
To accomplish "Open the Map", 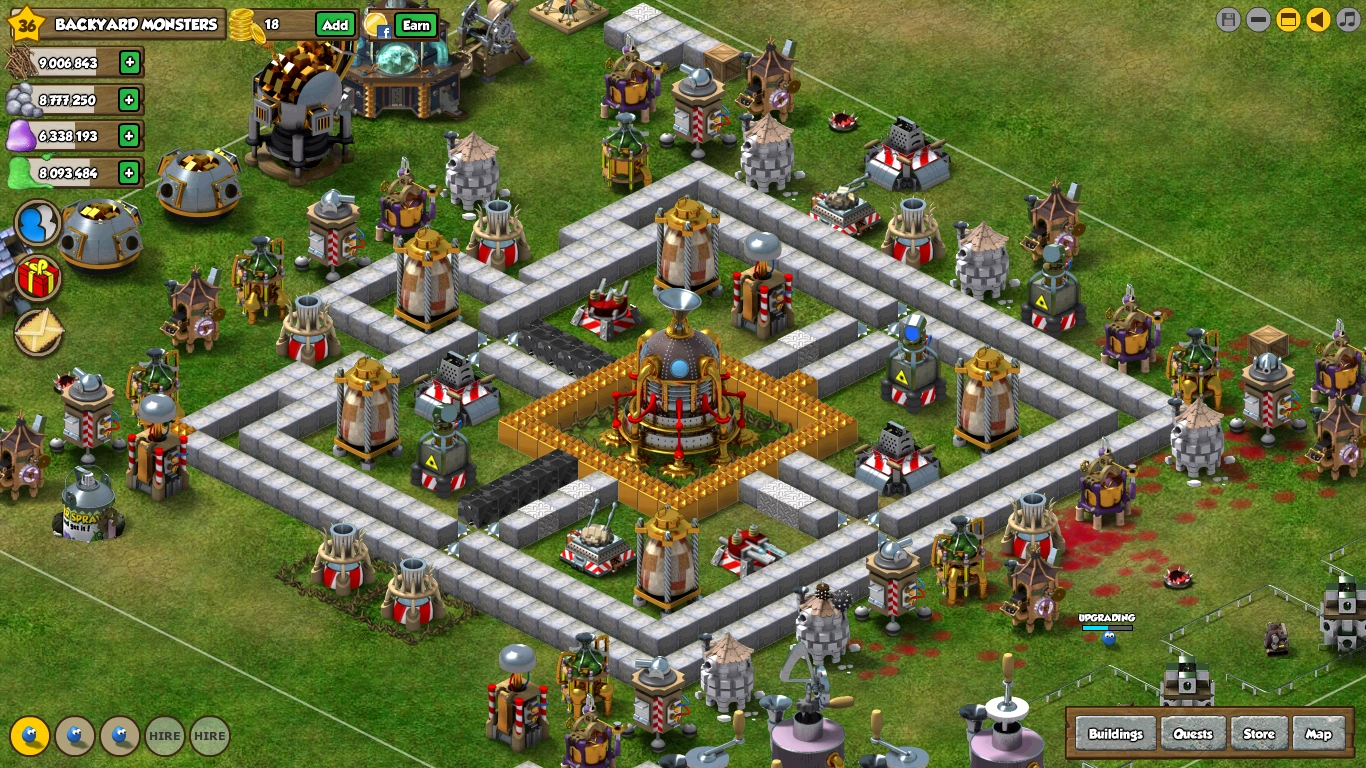I will pos(1319,734).
